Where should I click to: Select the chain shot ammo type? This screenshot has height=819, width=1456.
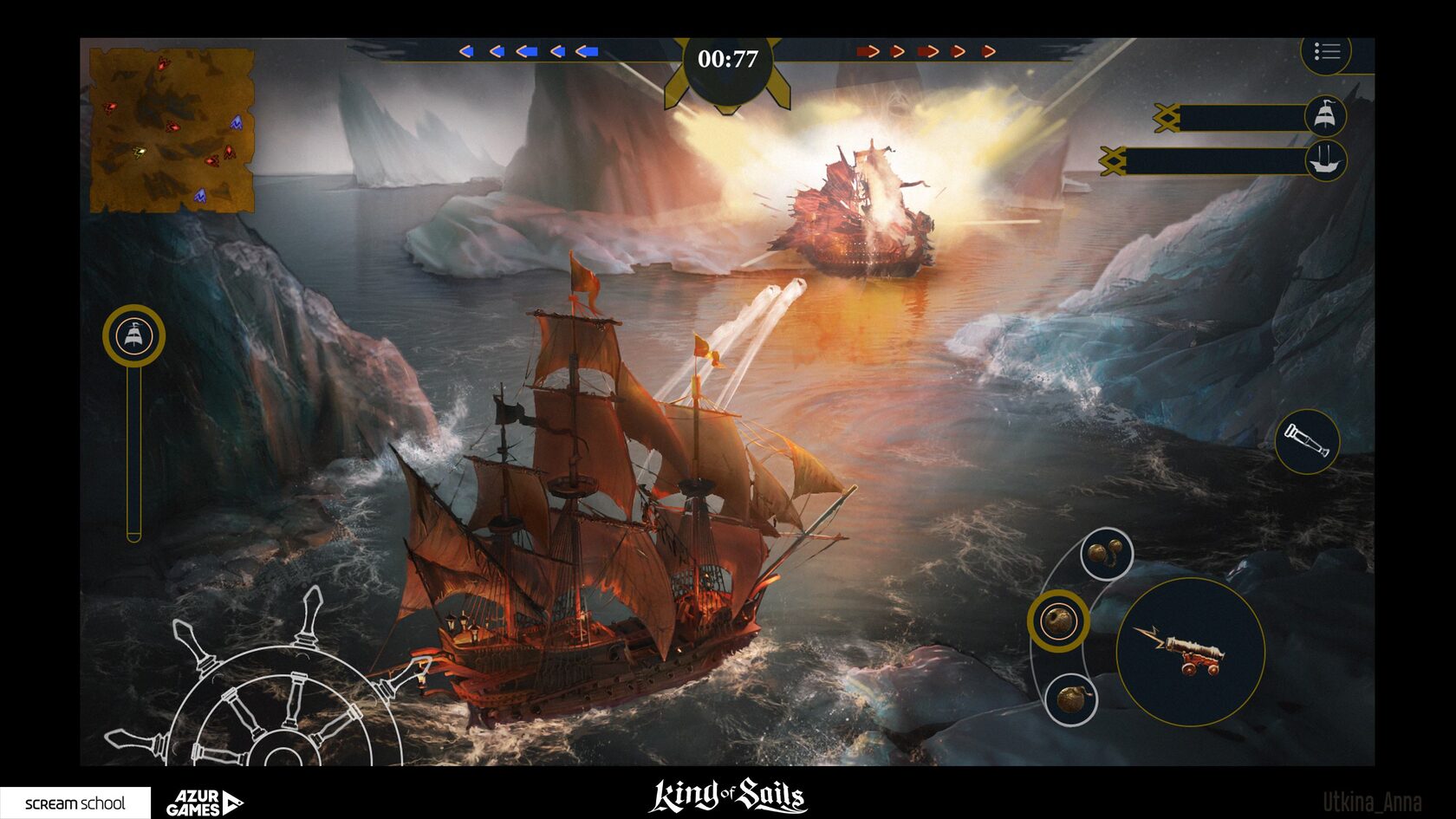(1107, 553)
